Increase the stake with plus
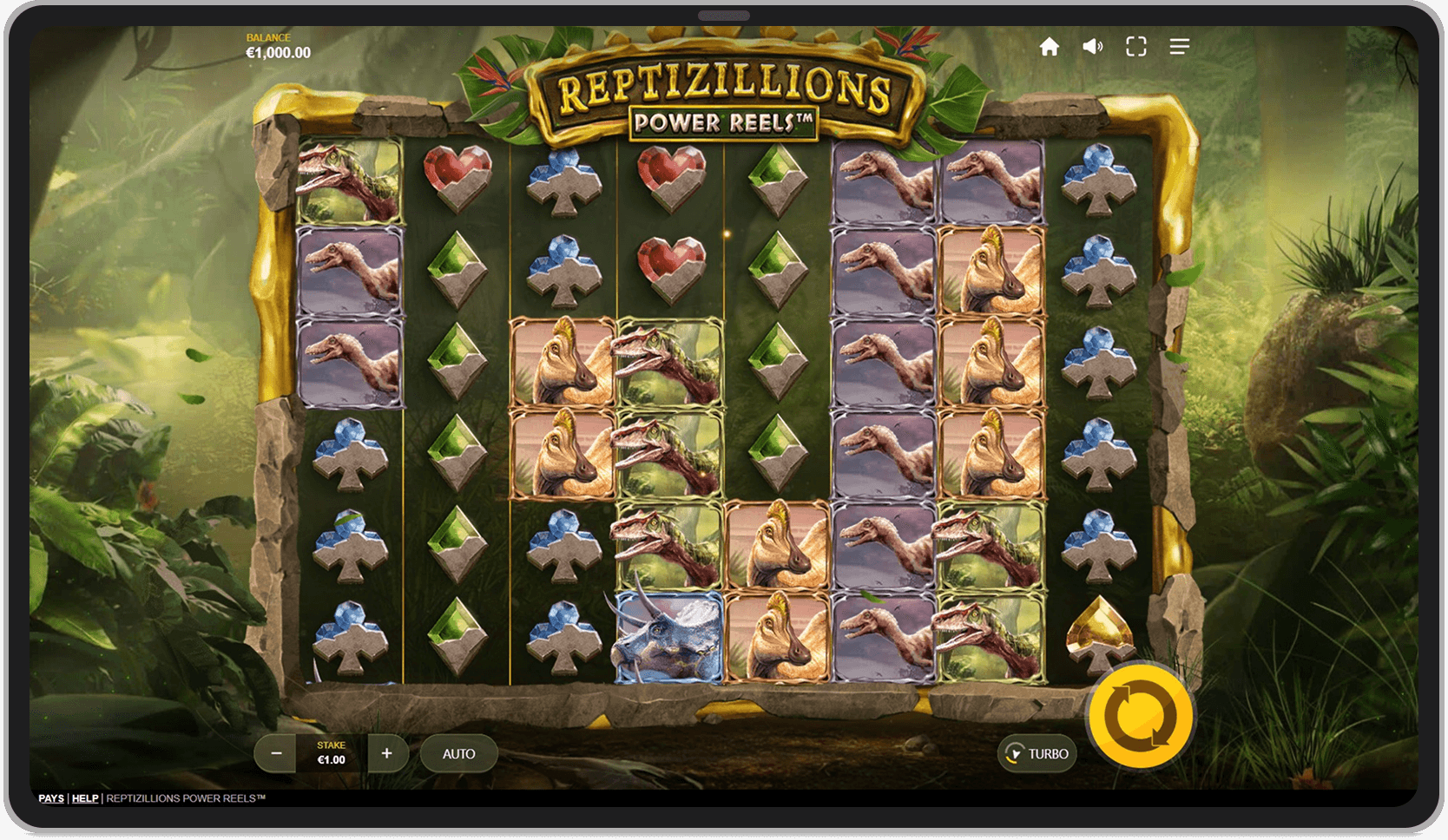Image resolution: width=1448 pixels, height=840 pixels. 387,753
